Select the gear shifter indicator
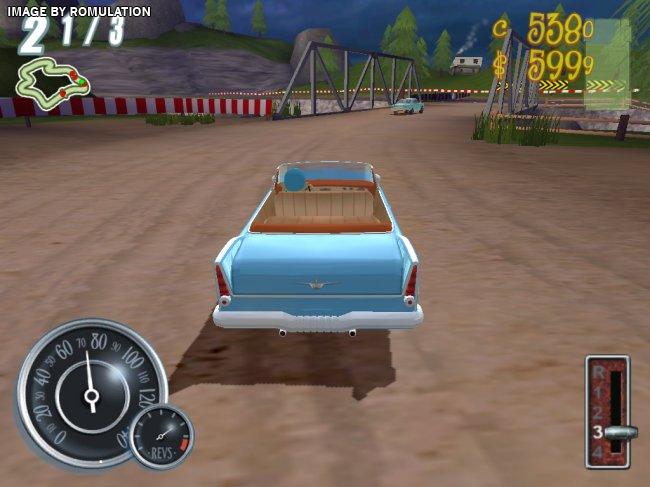The height and width of the screenshot is (487, 650). pyautogui.click(x=608, y=411)
